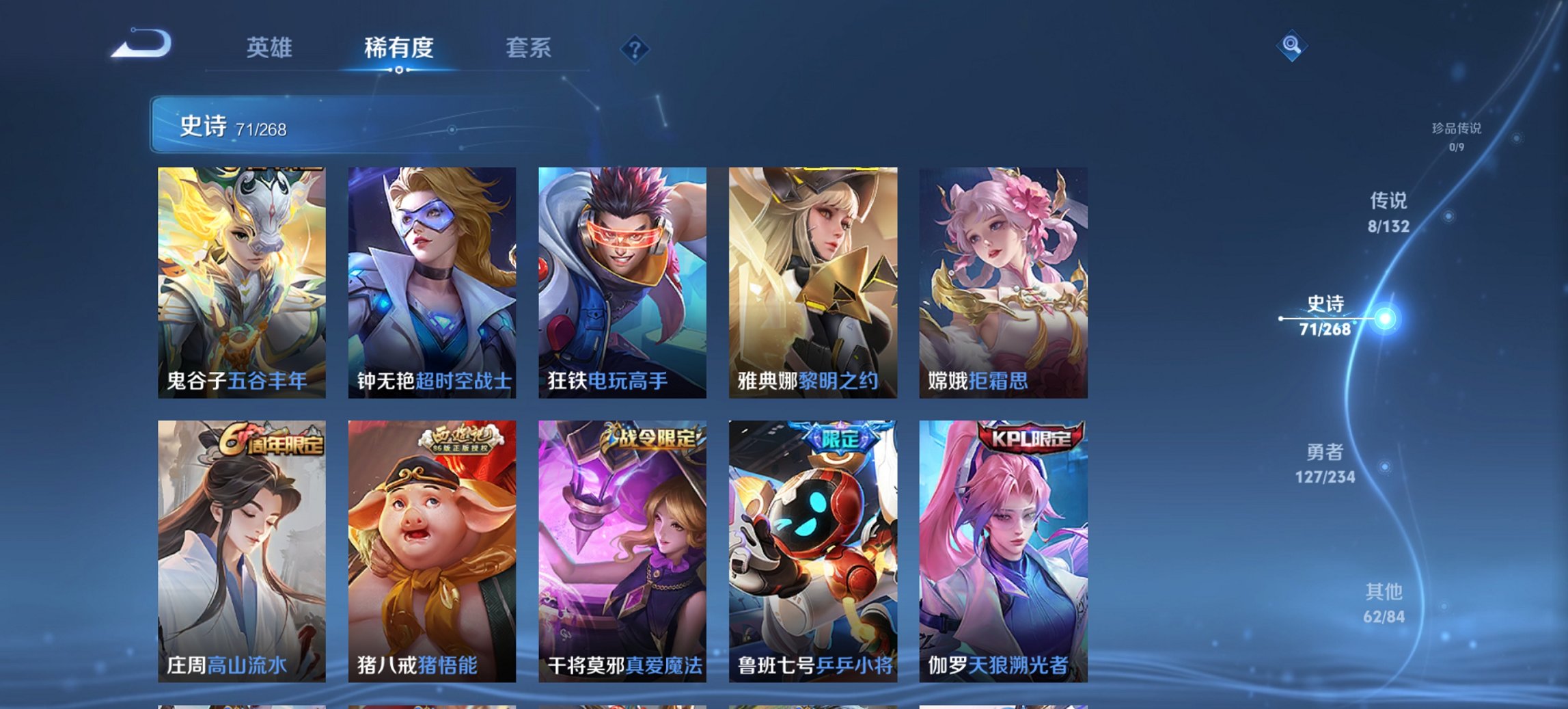Click the 稀有度 tab label
This screenshot has width=1568, height=709.
click(398, 48)
